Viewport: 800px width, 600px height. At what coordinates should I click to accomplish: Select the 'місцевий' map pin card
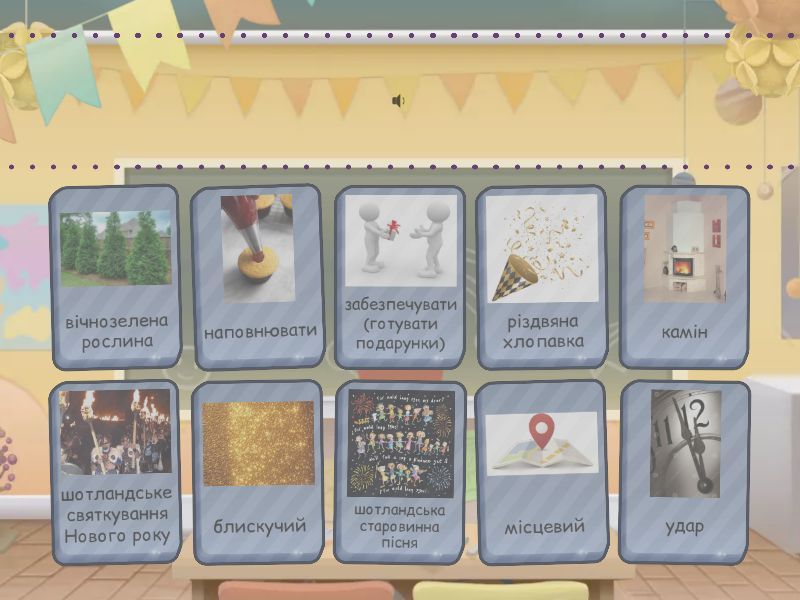[x=542, y=472]
